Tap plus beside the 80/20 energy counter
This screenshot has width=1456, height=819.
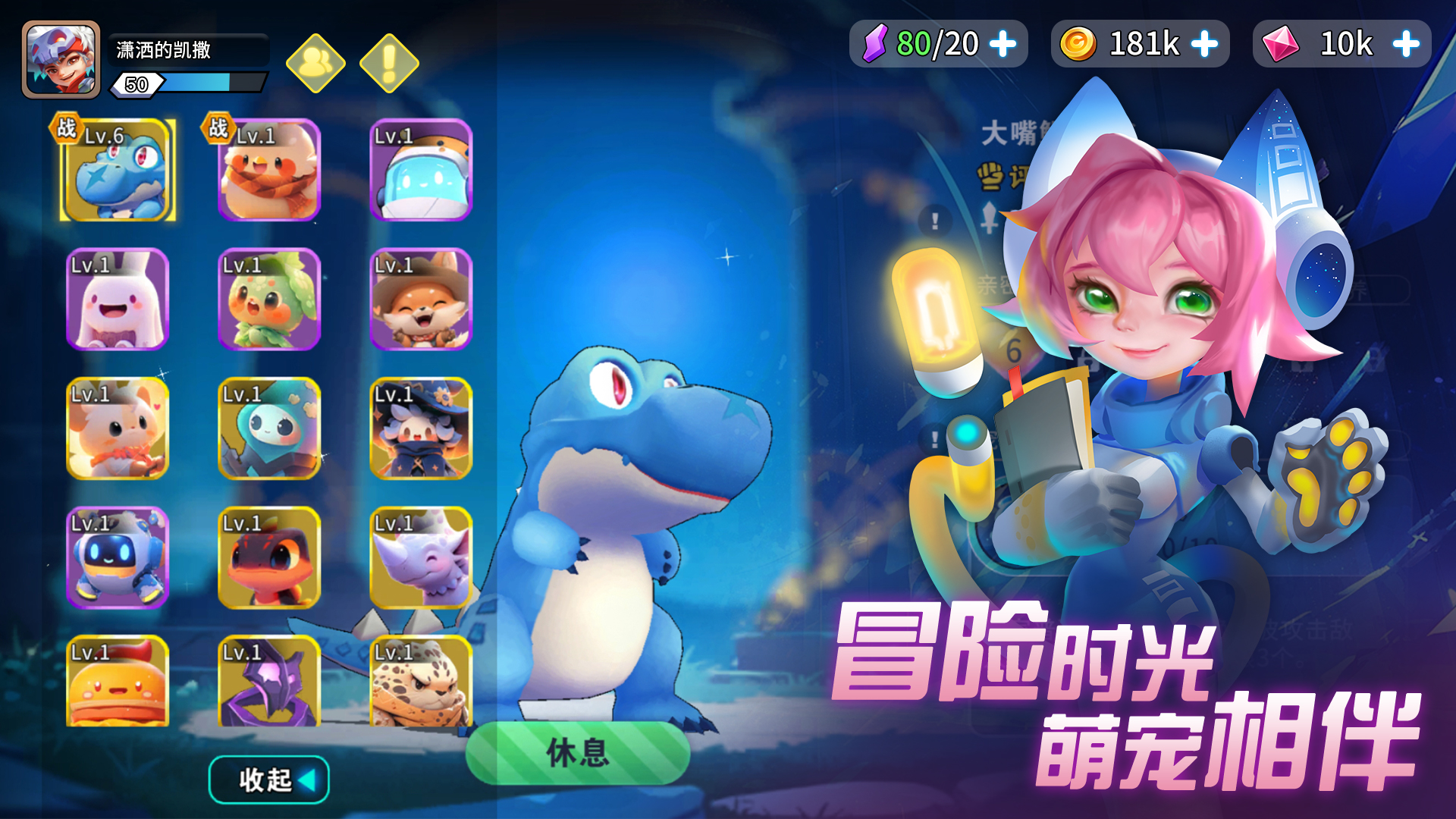click(x=1003, y=44)
